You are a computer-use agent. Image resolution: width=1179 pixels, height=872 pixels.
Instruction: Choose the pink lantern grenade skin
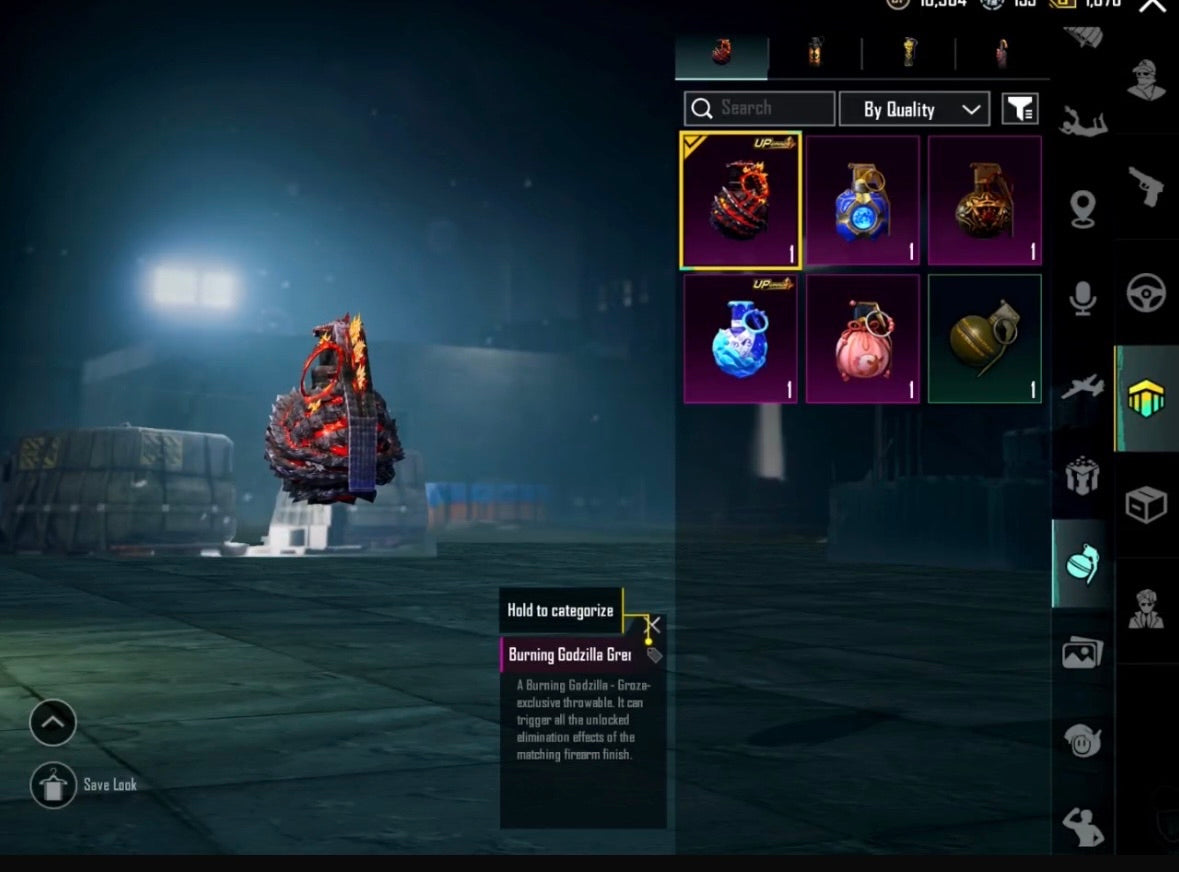862,340
